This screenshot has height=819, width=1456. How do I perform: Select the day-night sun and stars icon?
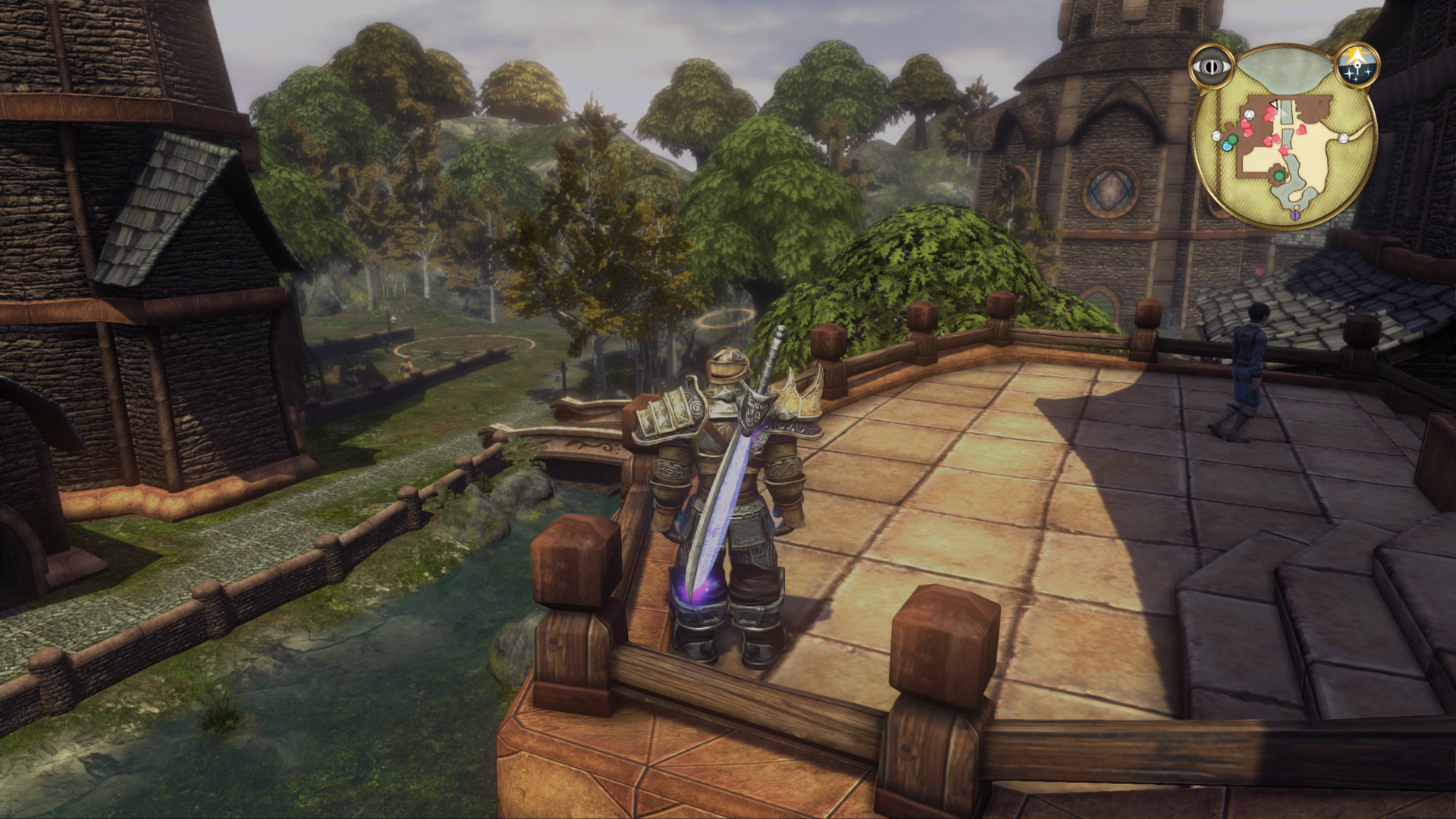[x=1357, y=65]
